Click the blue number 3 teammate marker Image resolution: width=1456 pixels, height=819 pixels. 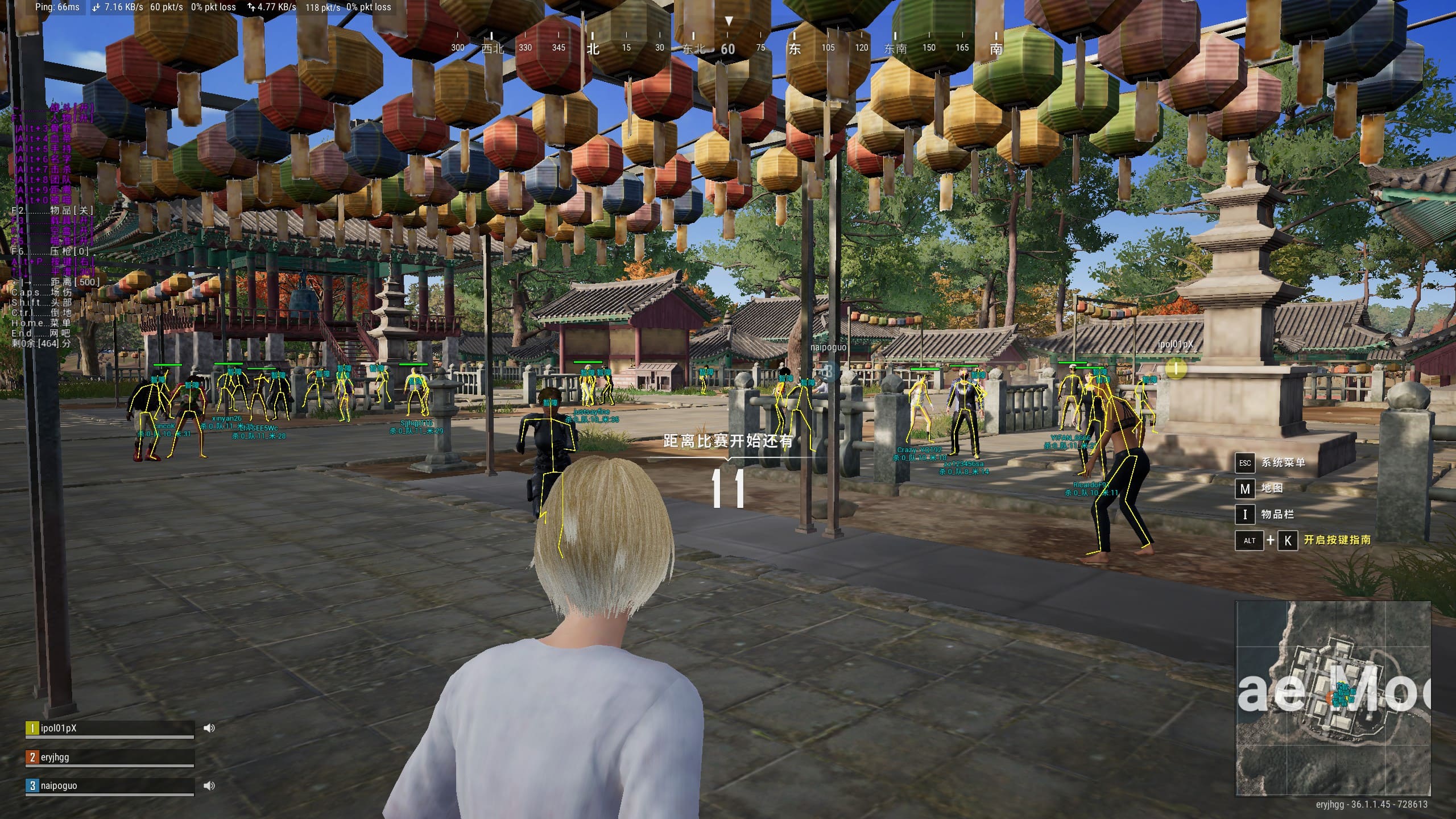coord(828,371)
